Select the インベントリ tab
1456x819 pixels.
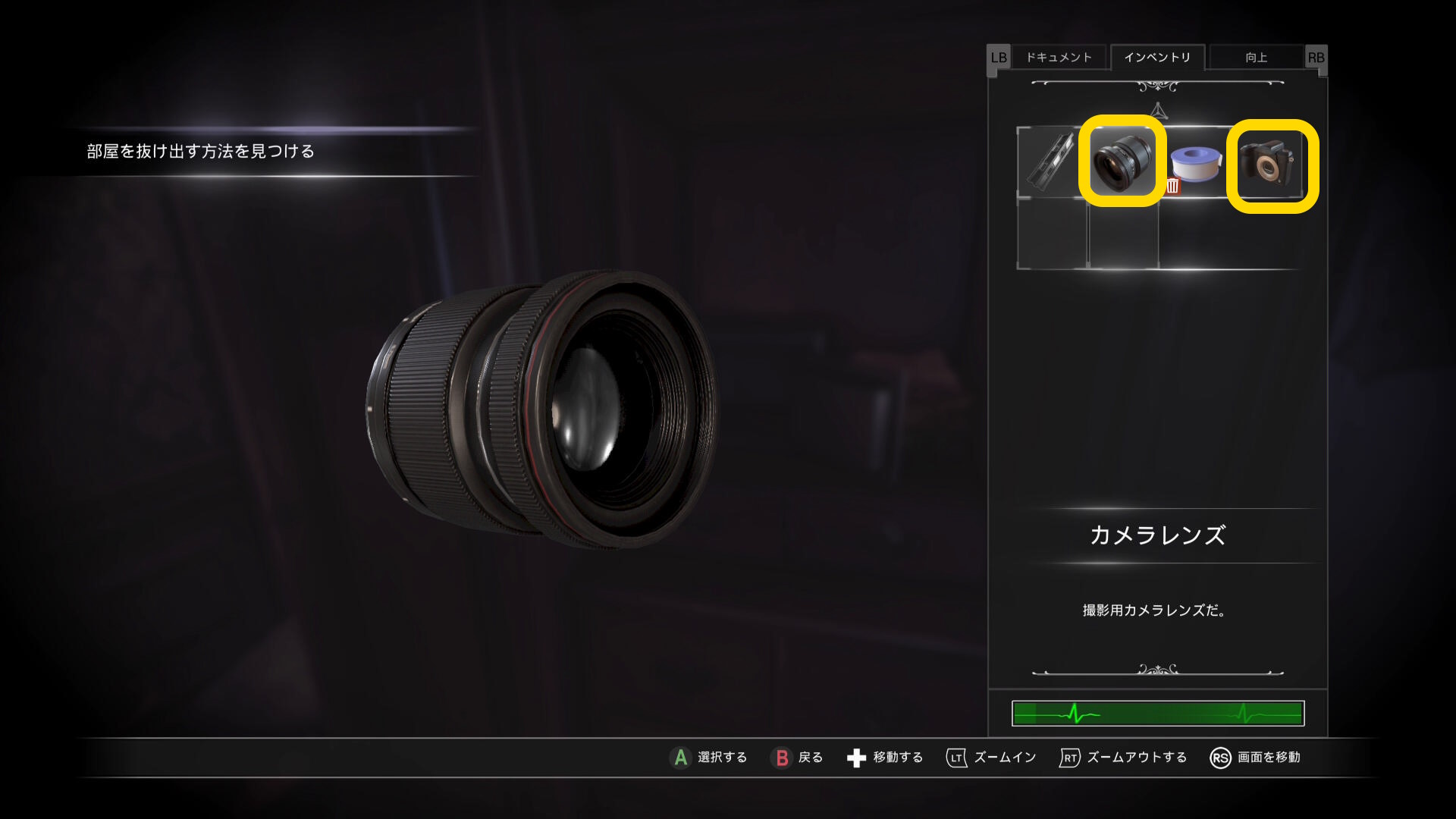(x=1156, y=58)
